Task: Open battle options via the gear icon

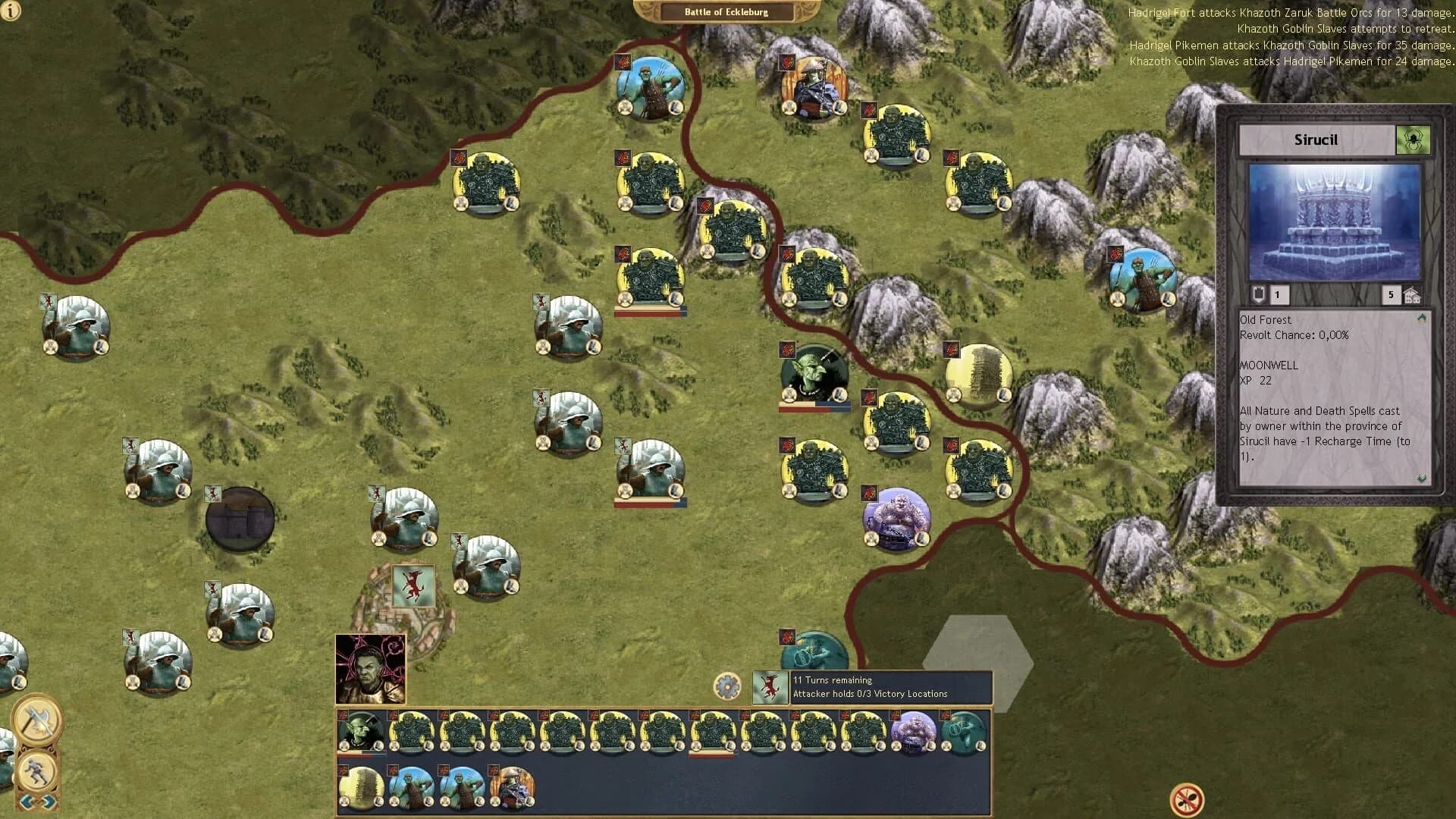Action: click(x=726, y=686)
